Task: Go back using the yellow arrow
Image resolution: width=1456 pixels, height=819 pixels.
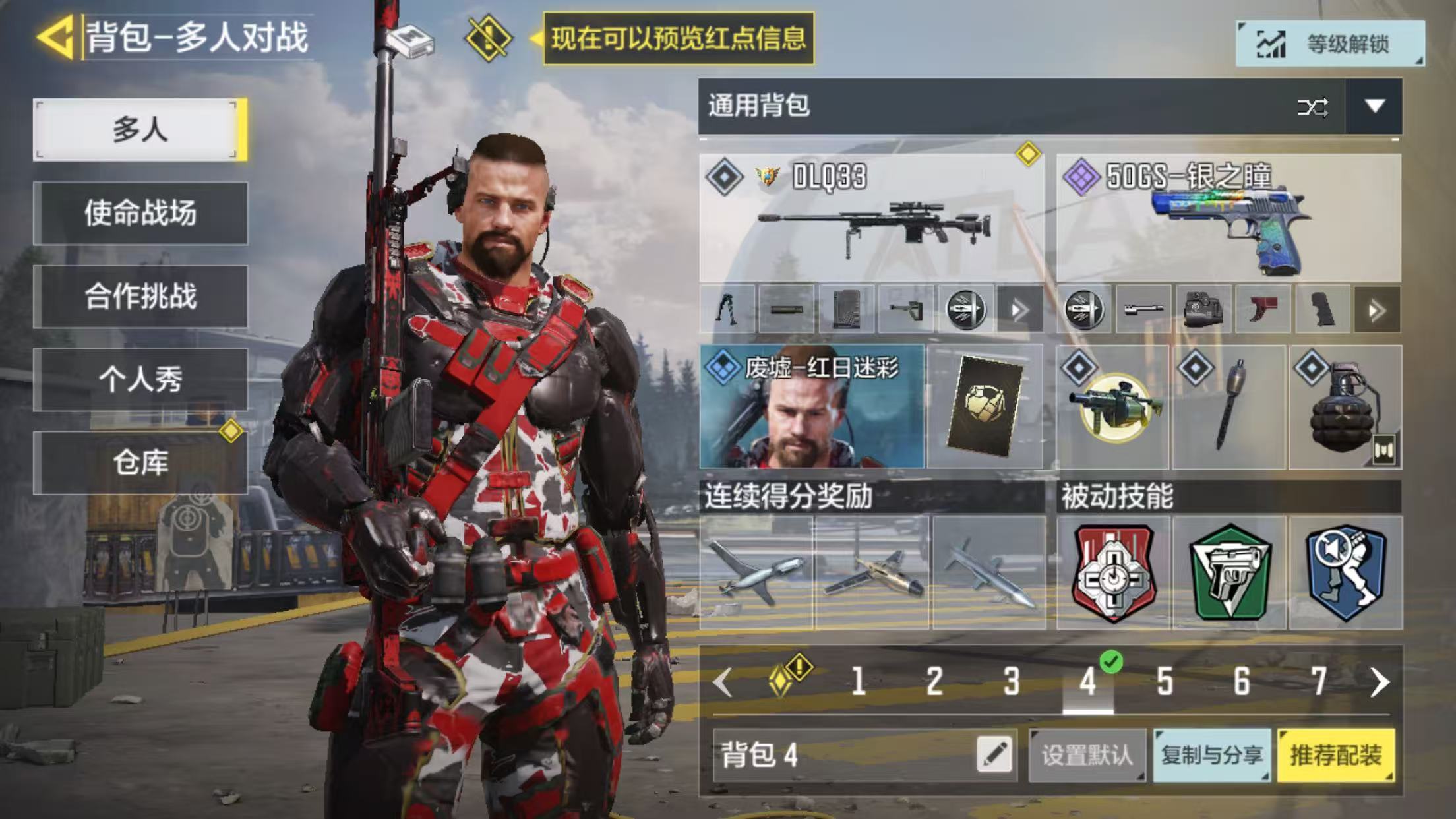Action: (55, 37)
